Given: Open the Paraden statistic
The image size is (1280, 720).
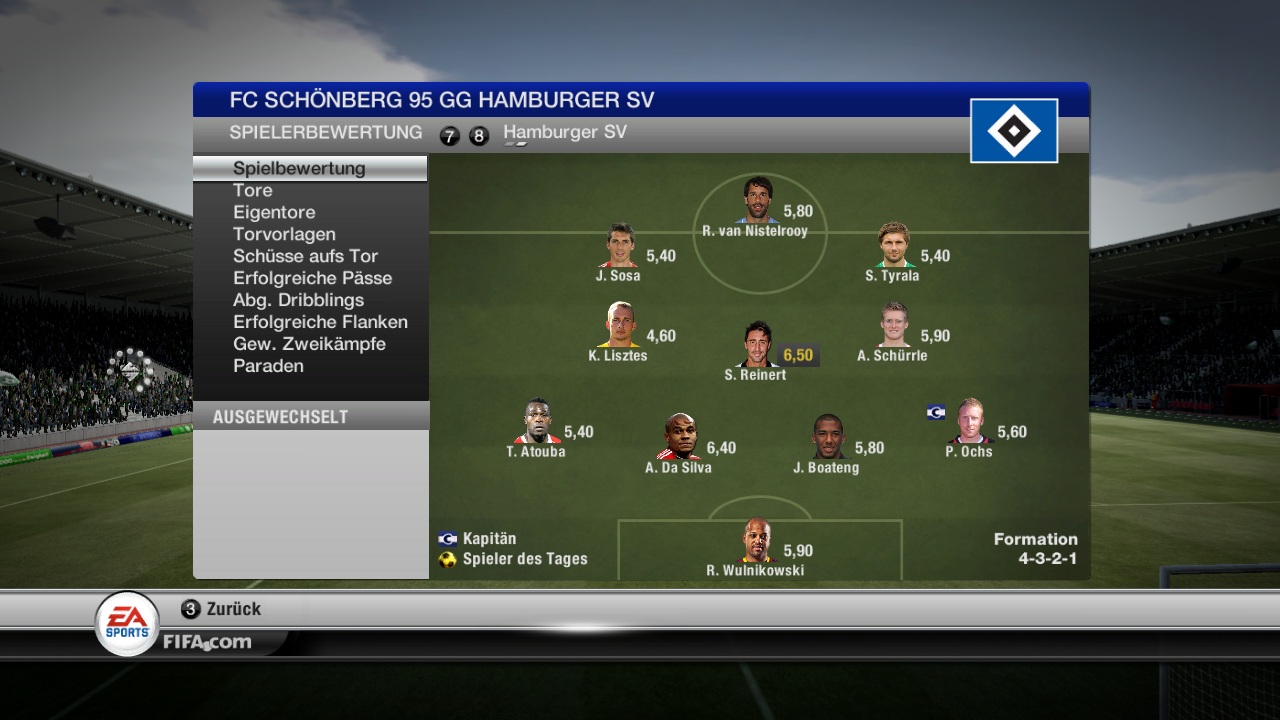Looking at the screenshot, I should click(x=268, y=366).
